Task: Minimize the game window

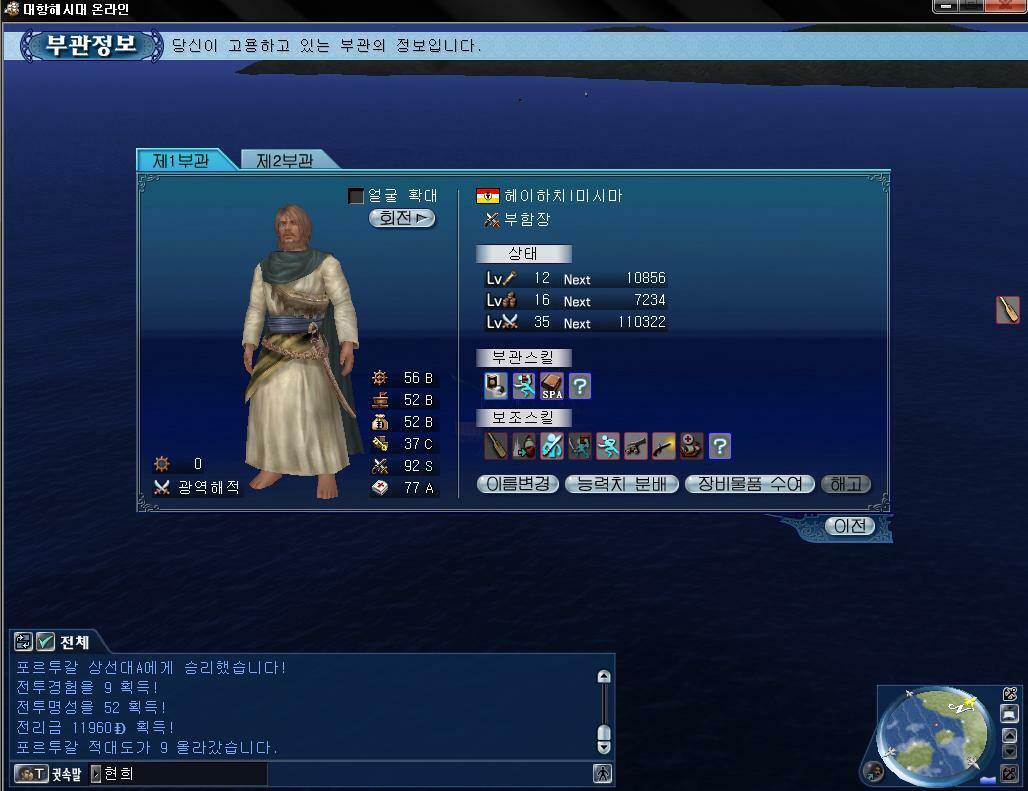Action: (945, 7)
